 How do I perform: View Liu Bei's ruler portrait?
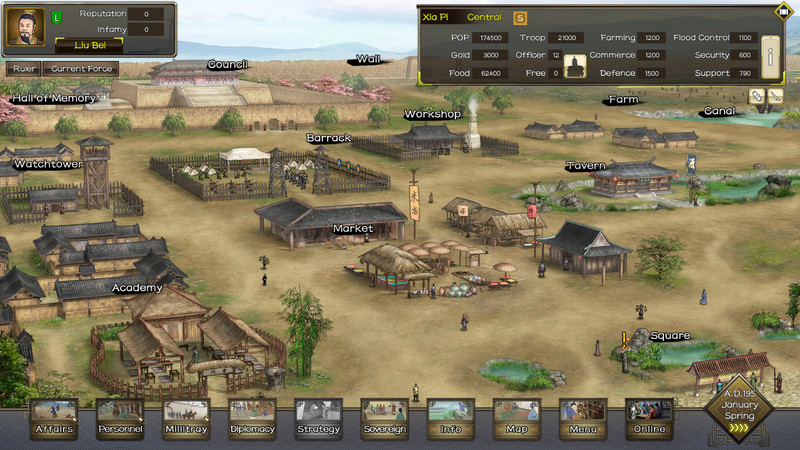[24, 28]
